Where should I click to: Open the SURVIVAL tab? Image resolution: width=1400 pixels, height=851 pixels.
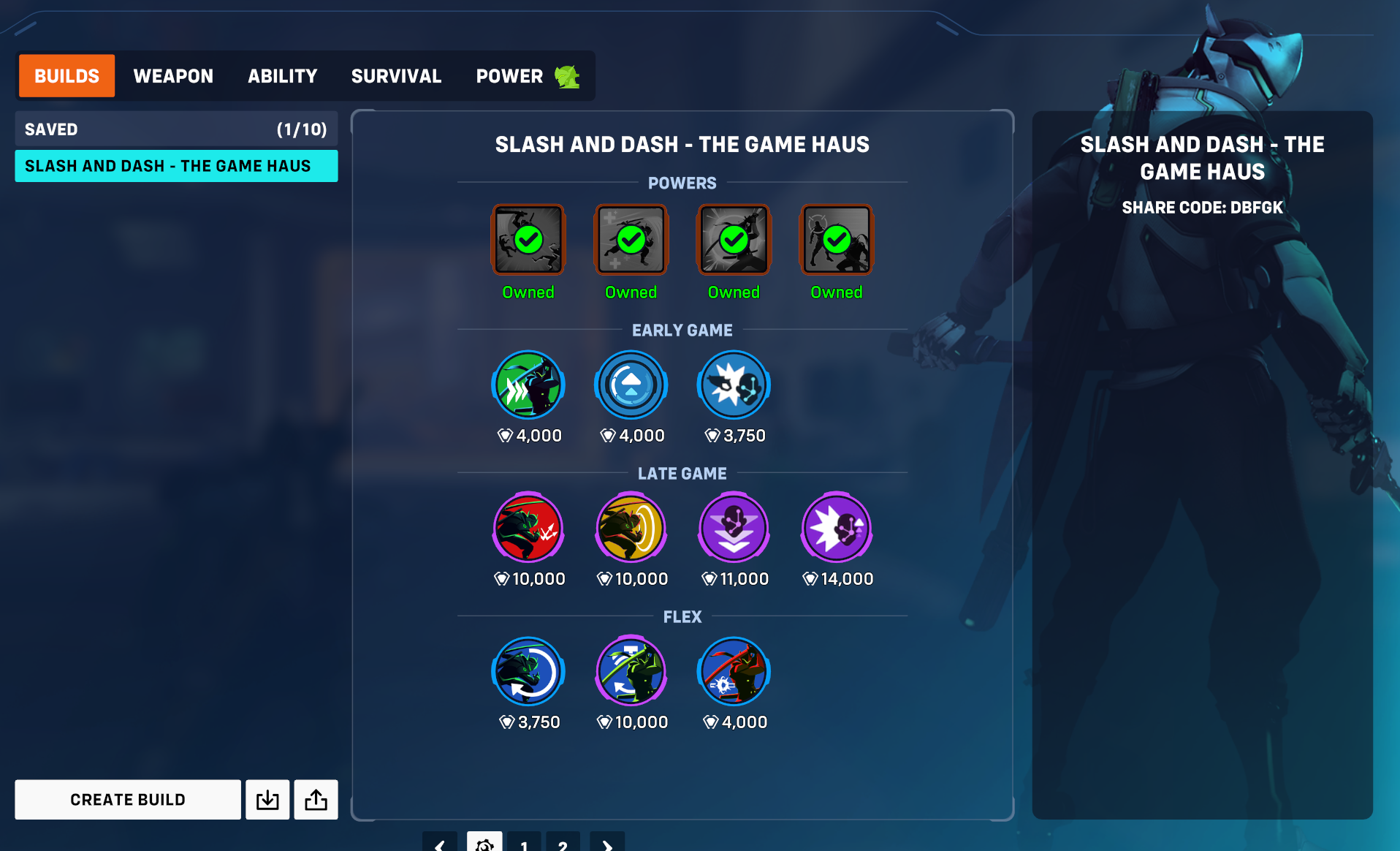pos(396,75)
